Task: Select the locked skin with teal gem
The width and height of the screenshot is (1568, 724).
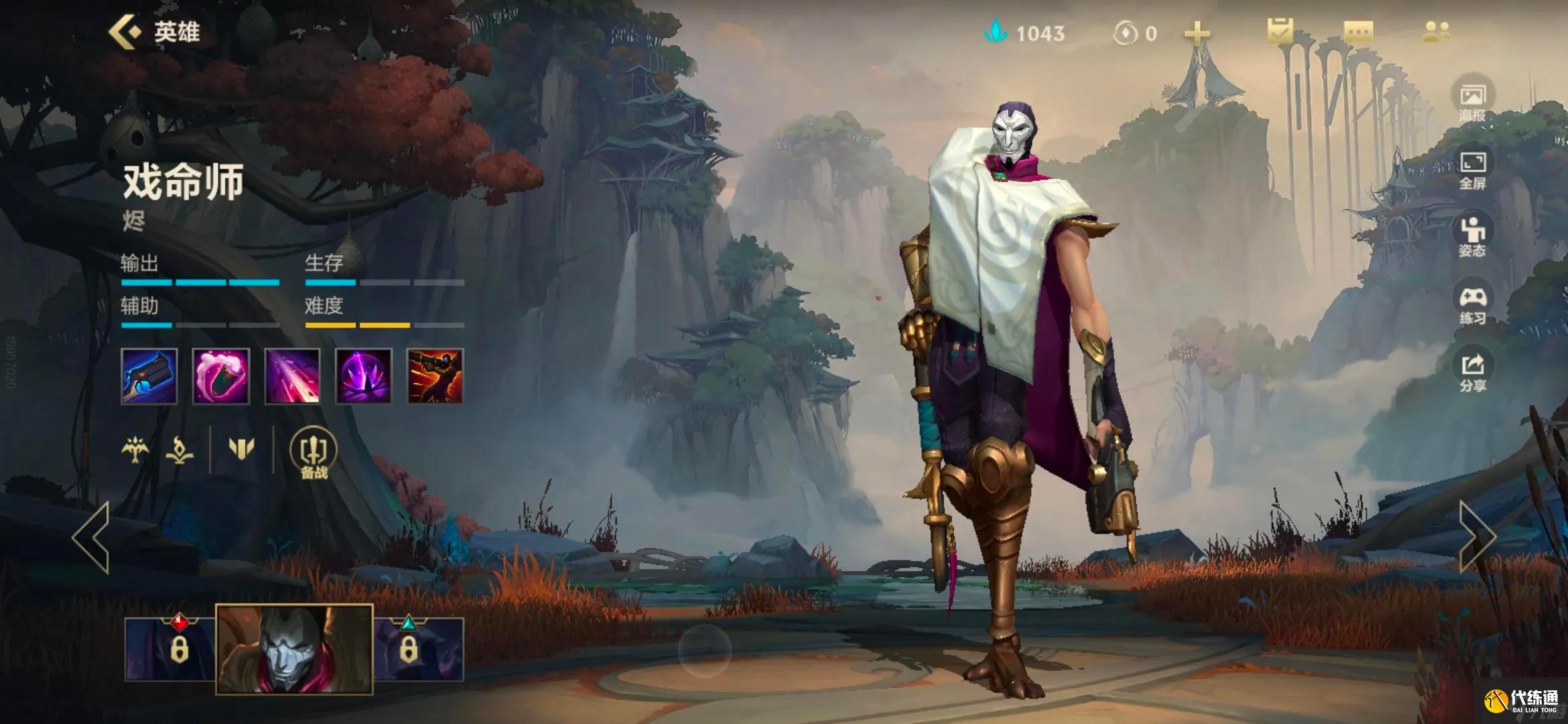Action: pyautogui.click(x=418, y=648)
